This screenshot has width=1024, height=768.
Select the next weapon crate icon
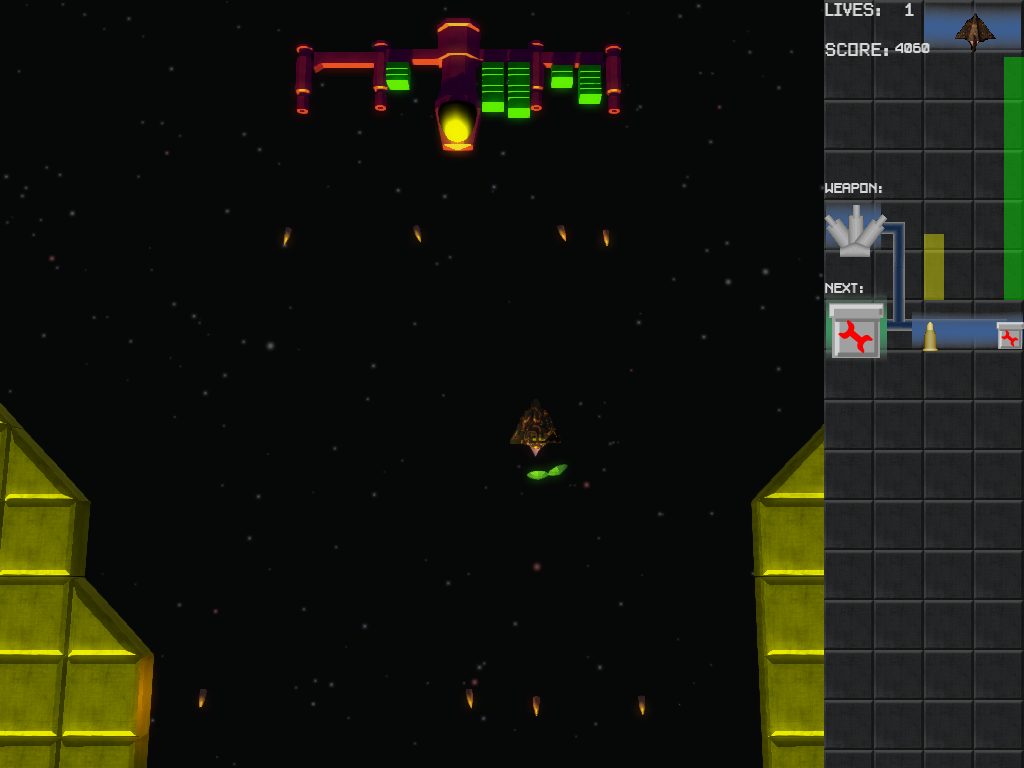click(x=856, y=331)
